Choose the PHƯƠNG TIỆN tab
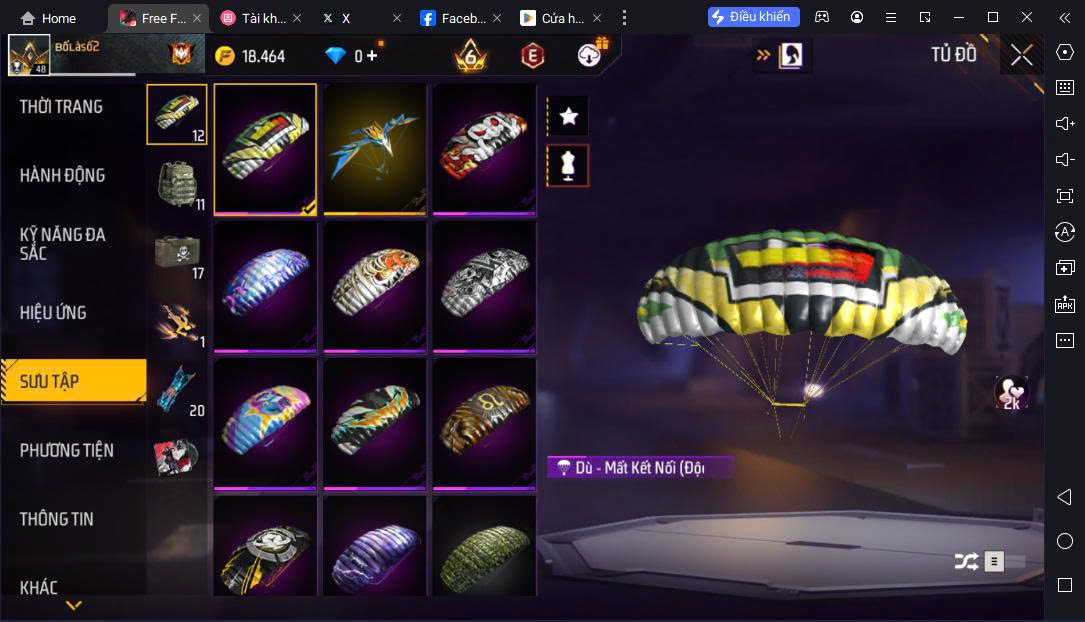1085x622 pixels. pyautogui.click(x=67, y=451)
